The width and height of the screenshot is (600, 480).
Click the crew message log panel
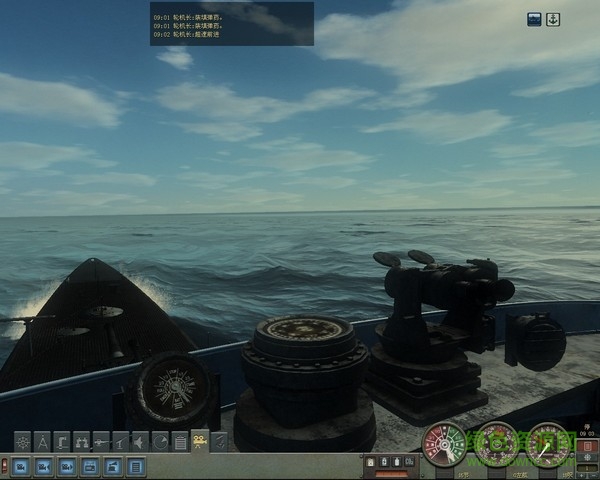click(x=231, y=23)
